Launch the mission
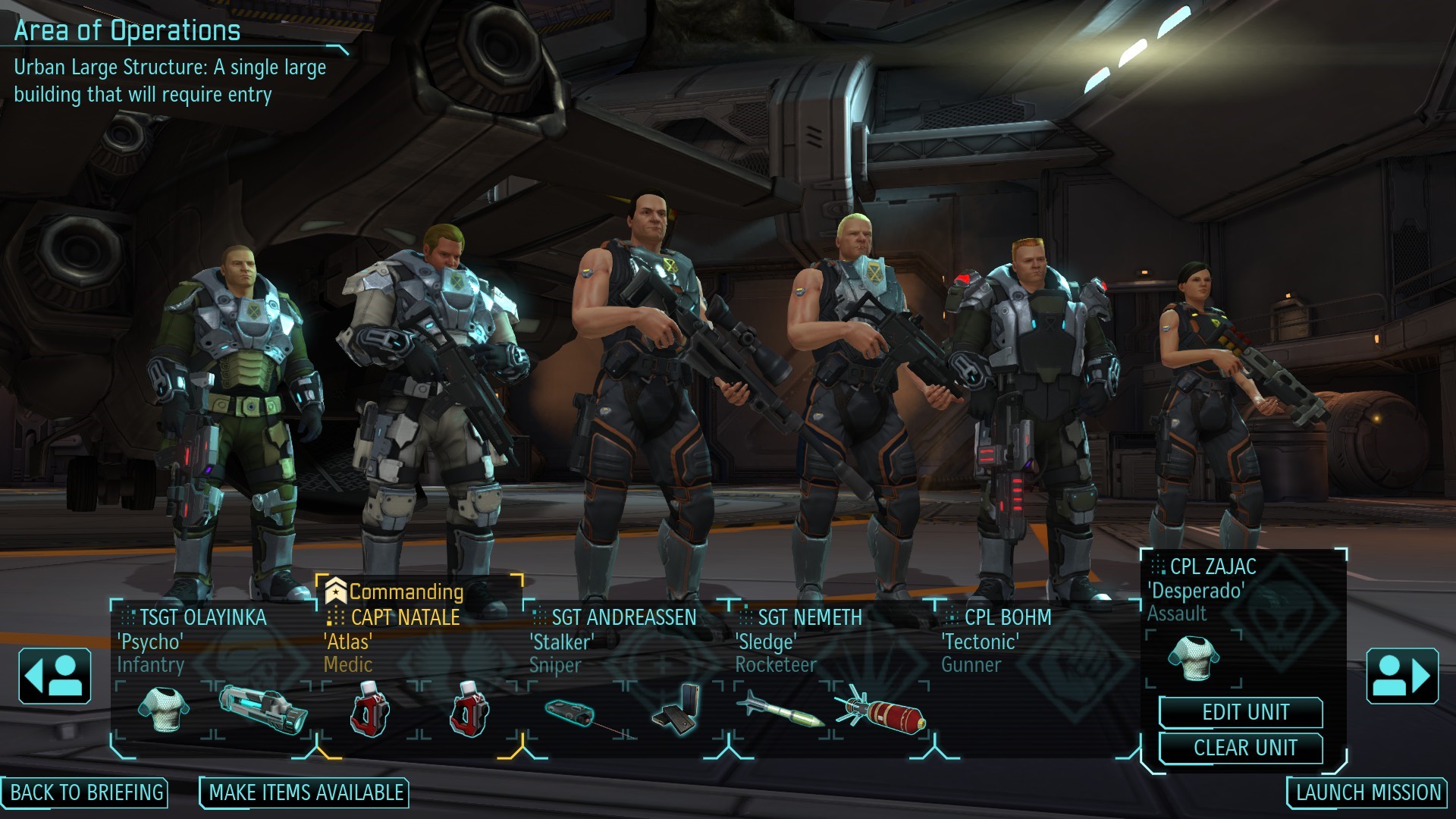 (1368, 793)
